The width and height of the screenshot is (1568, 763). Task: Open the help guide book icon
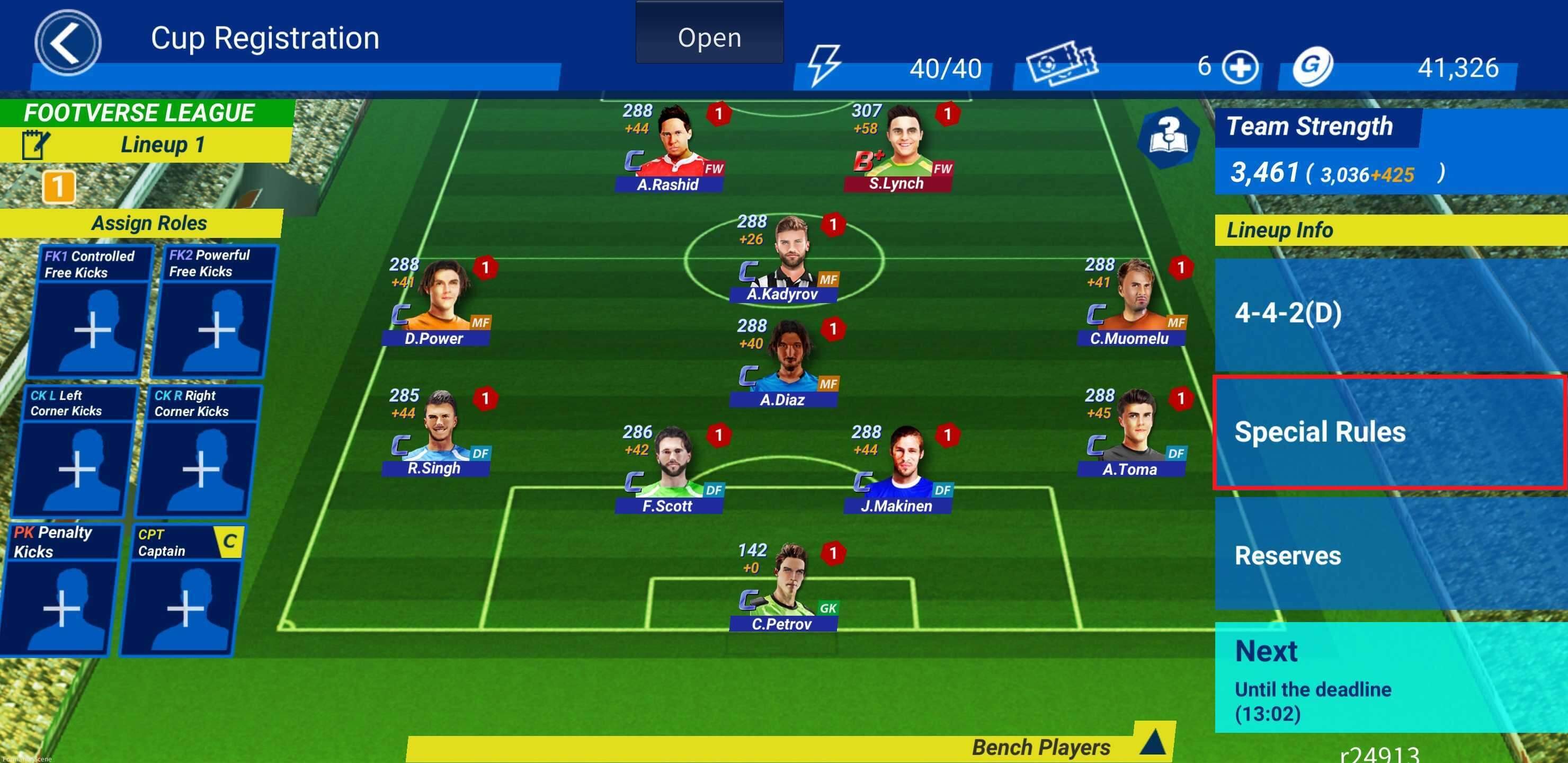pos(1168,136)
